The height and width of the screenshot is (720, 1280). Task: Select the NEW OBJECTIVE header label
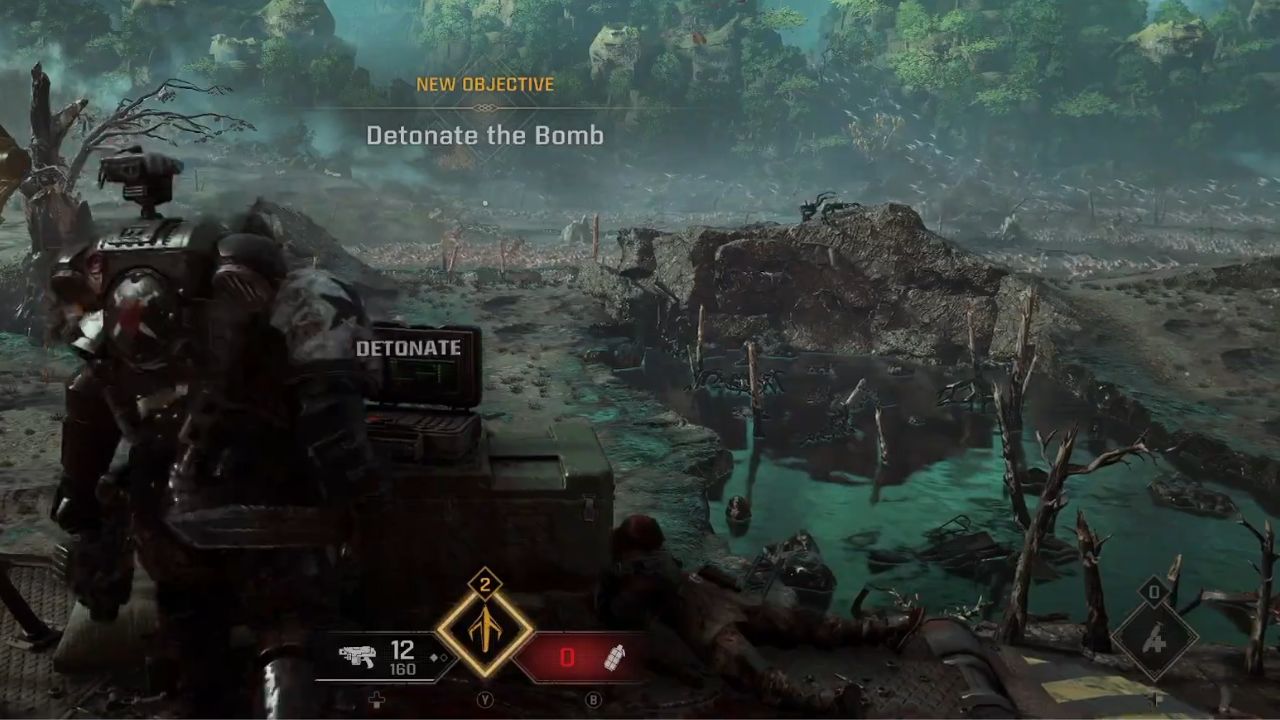[485, 85]
